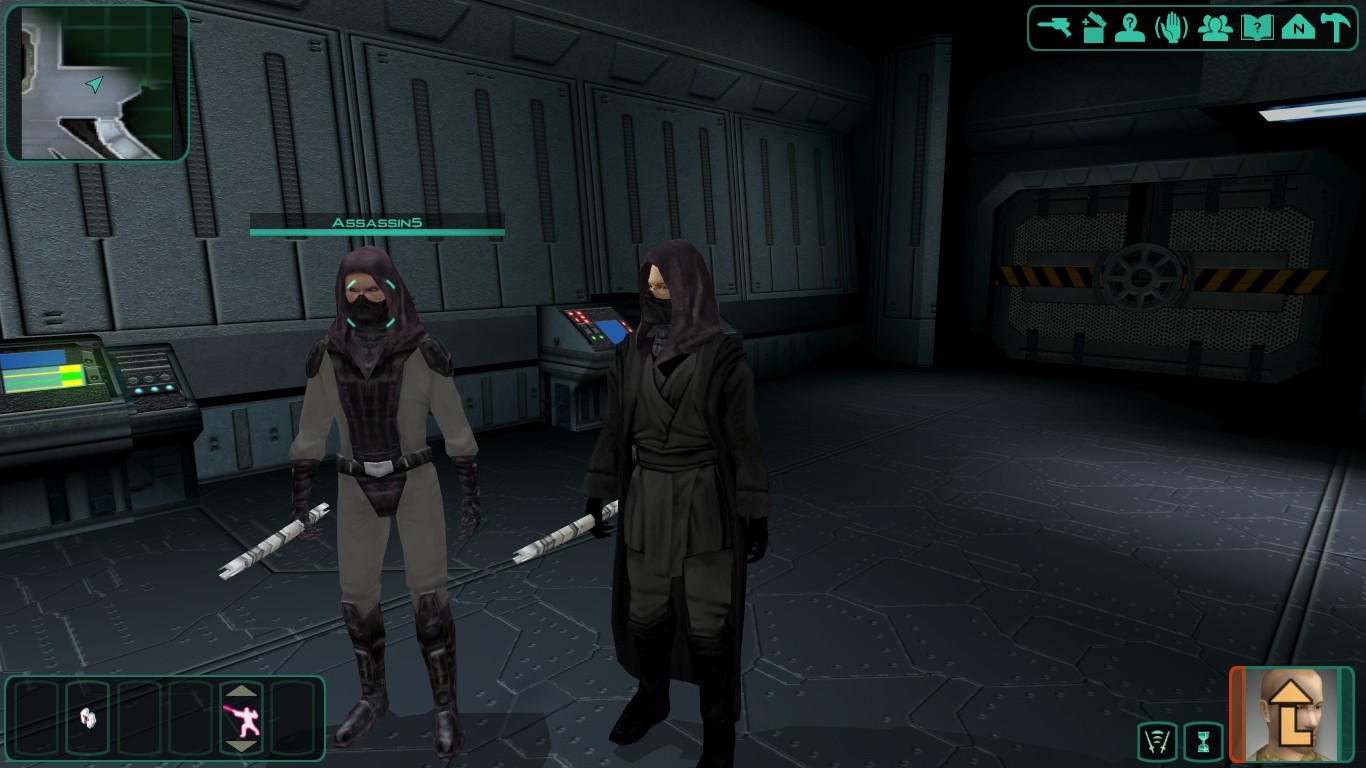
Task: Click the hourglass pause button
Action: click(1203, 742)
